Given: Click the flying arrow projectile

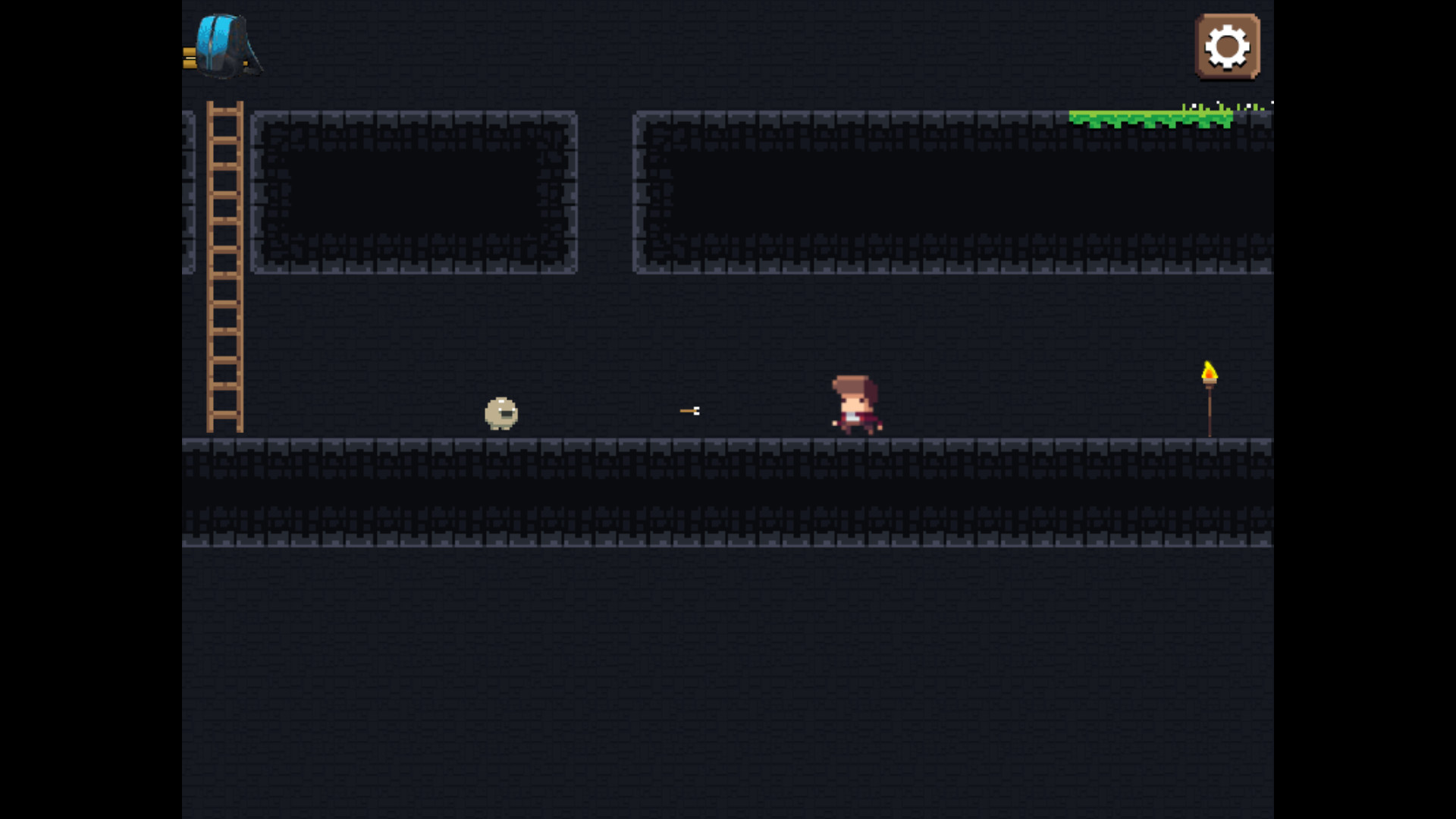Looking at the screenshot, I should point(689,410).
